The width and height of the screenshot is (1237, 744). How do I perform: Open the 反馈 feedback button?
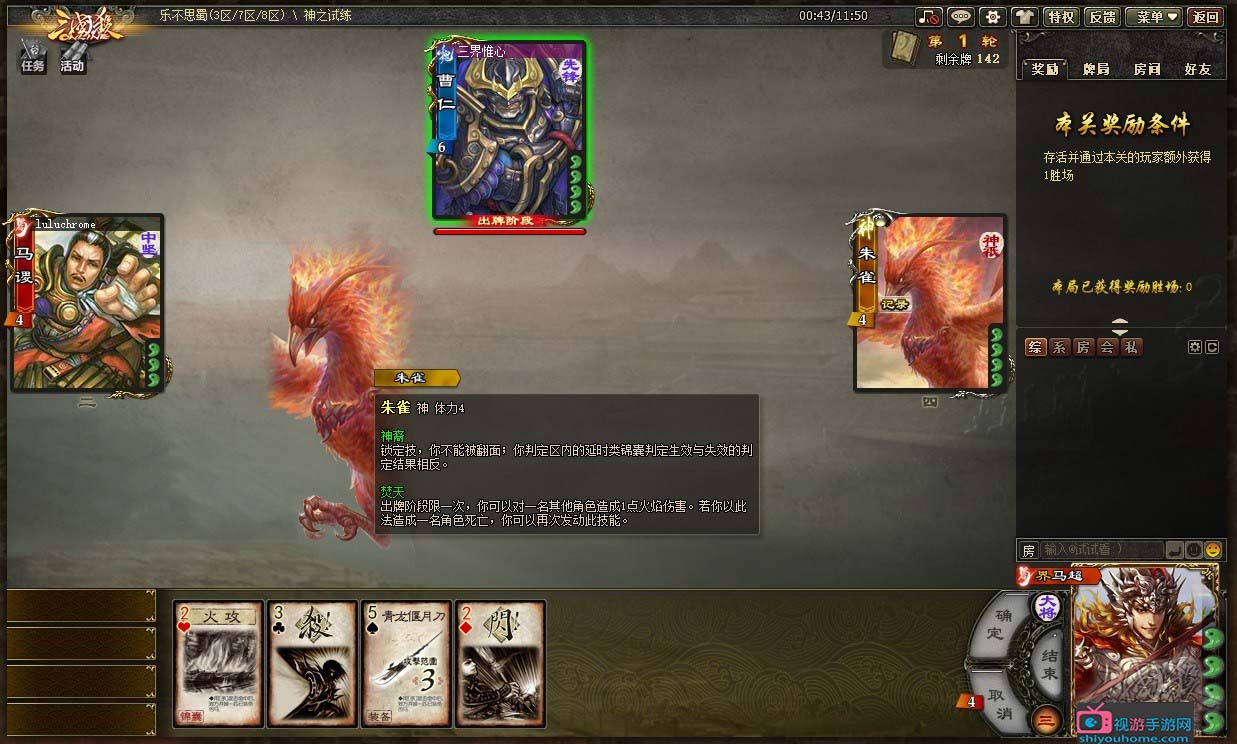tap(1101, 17)
